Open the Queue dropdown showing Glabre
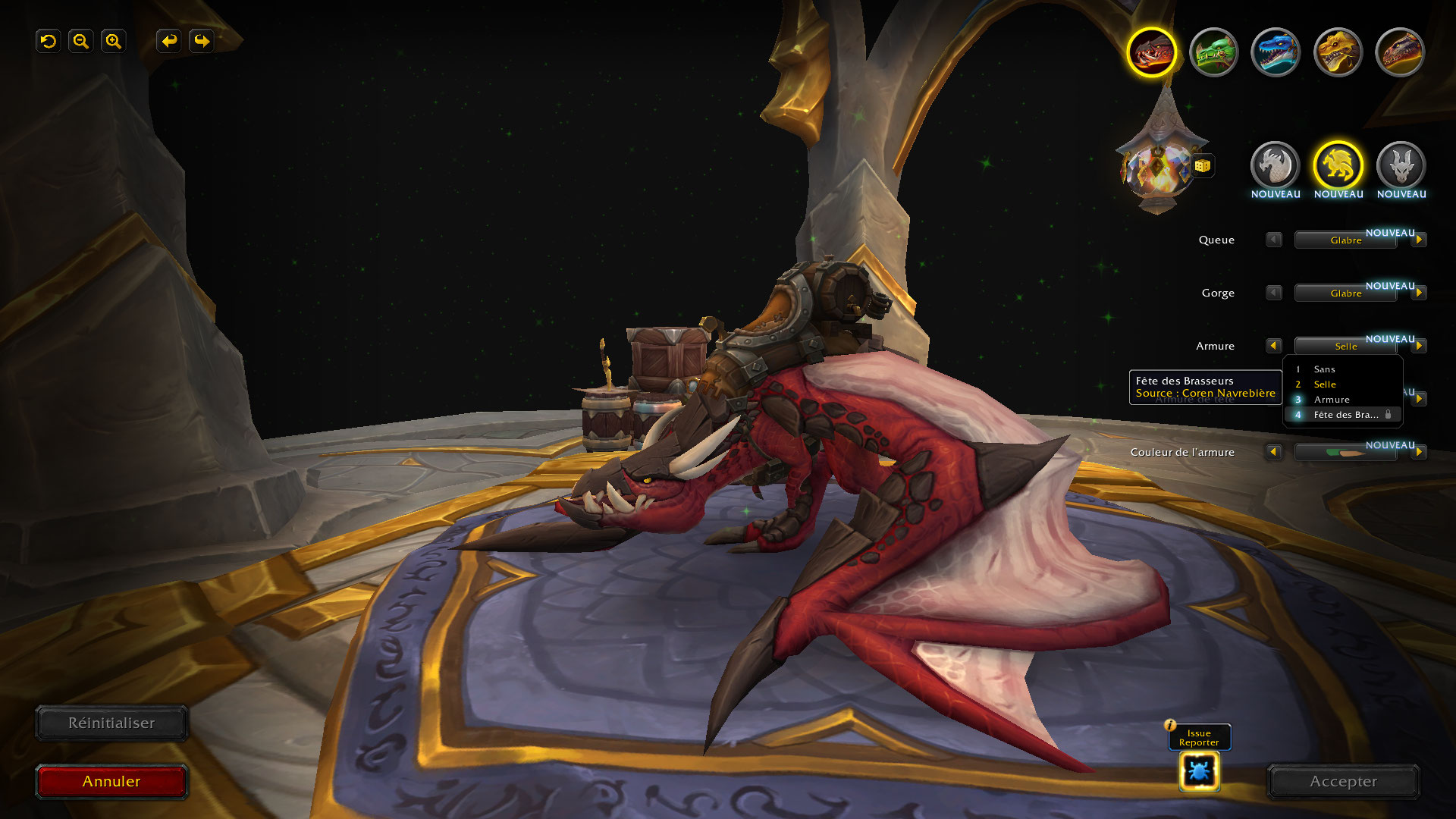The width and height of the screenshot is (1456, 819). (x=1345, y=240)
